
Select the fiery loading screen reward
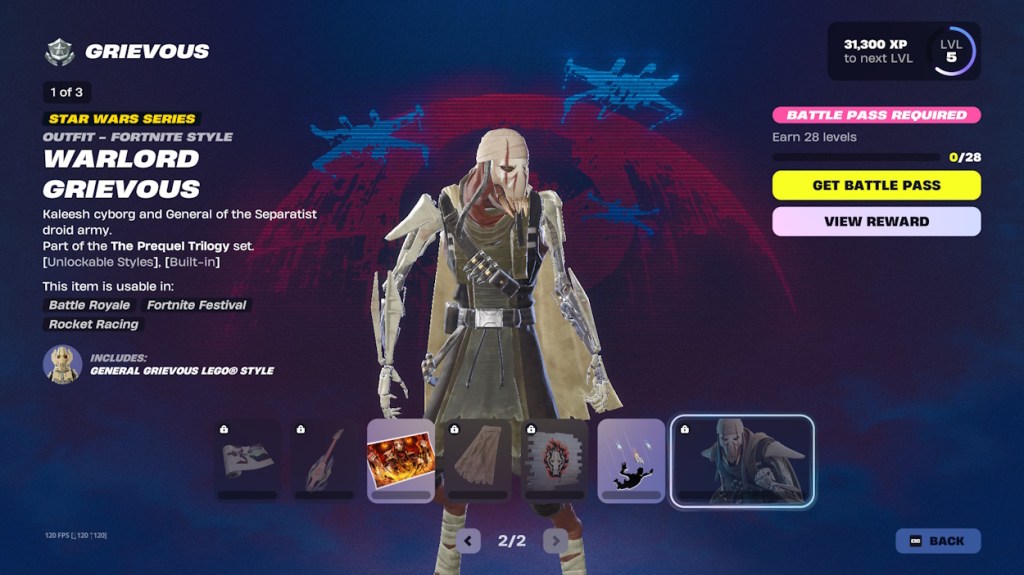click(400, 460)
